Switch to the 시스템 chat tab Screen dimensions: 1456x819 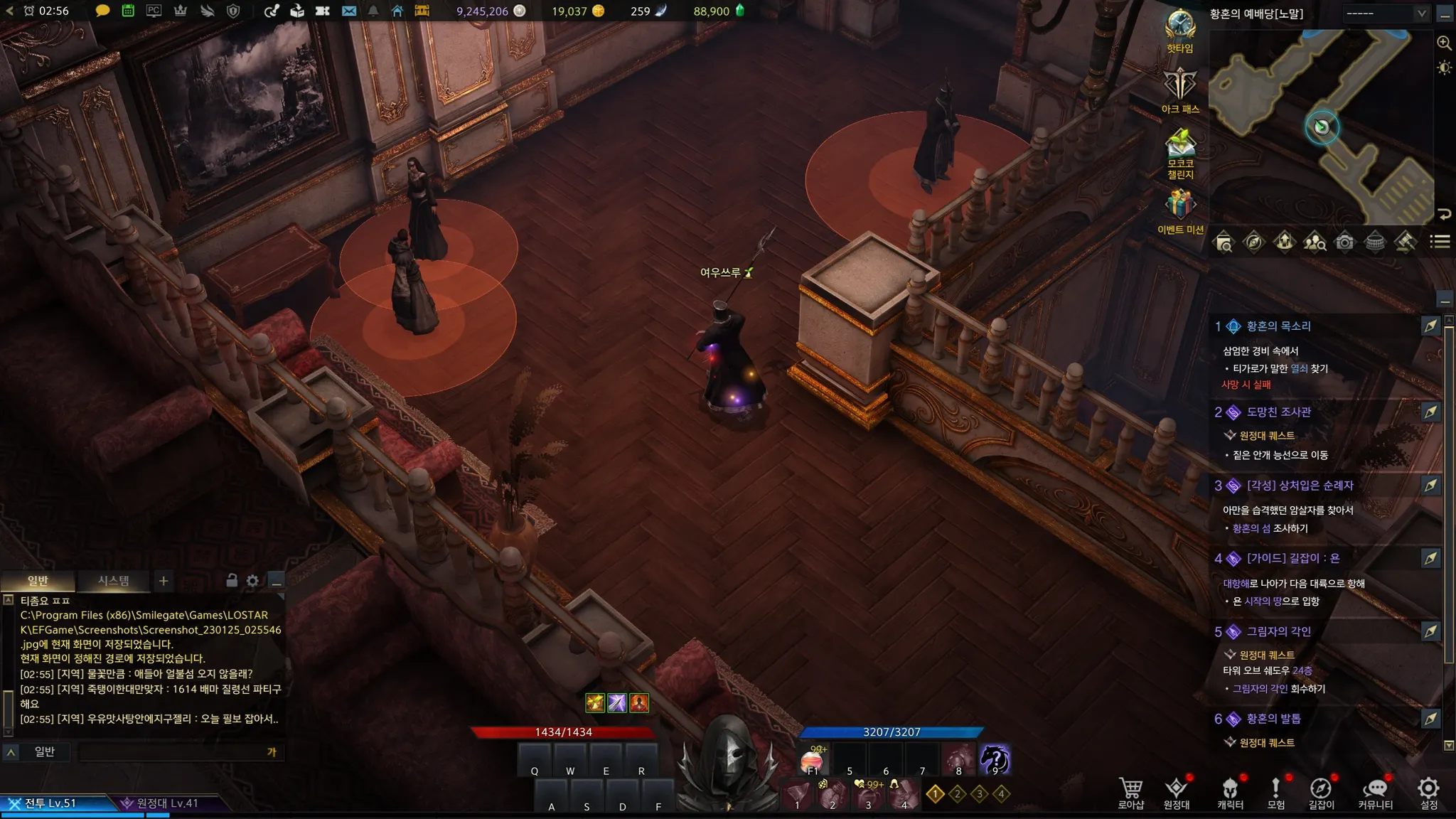(113, 581)
